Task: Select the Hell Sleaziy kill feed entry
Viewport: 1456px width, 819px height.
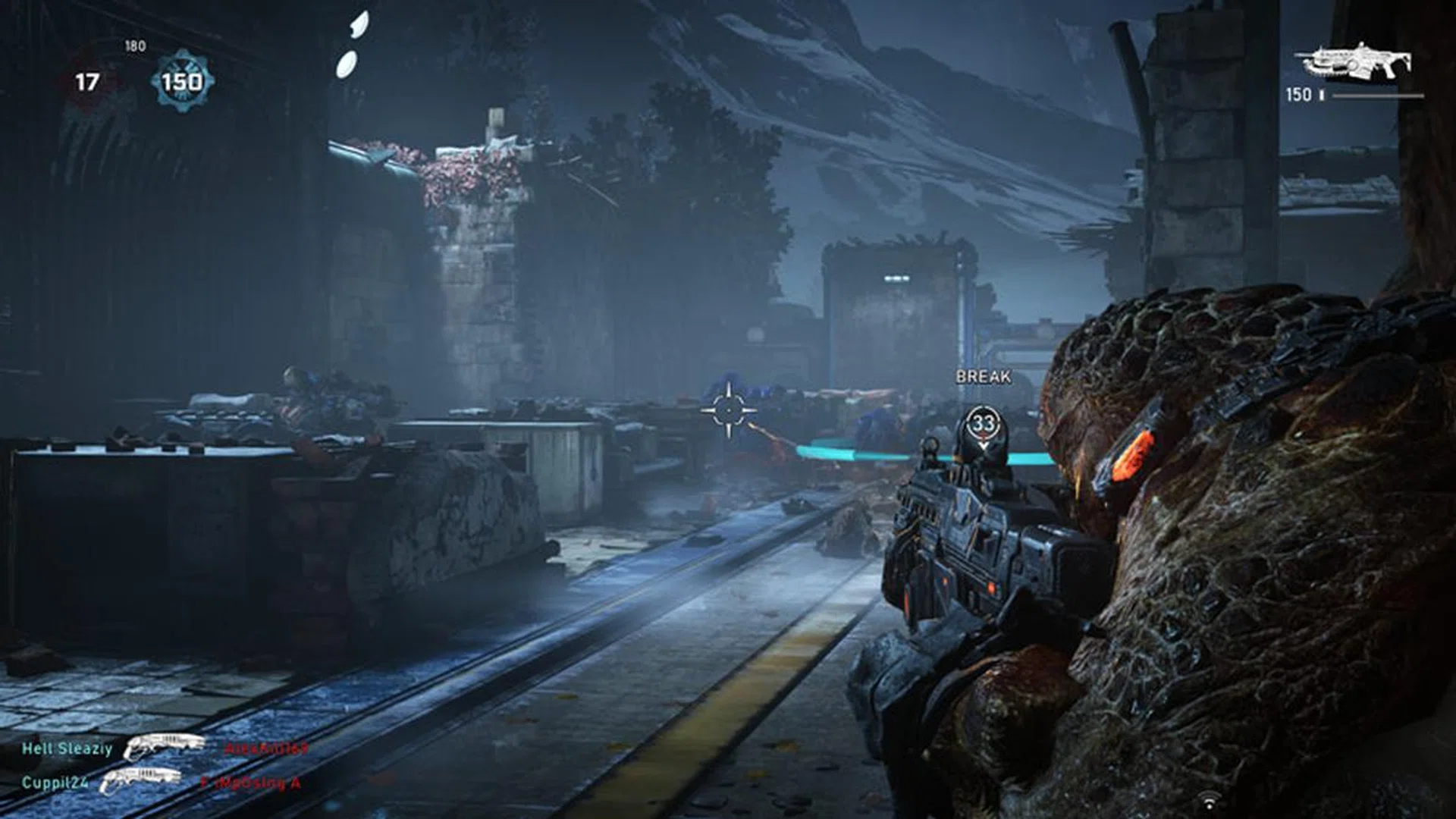Action: click(67, 749)
